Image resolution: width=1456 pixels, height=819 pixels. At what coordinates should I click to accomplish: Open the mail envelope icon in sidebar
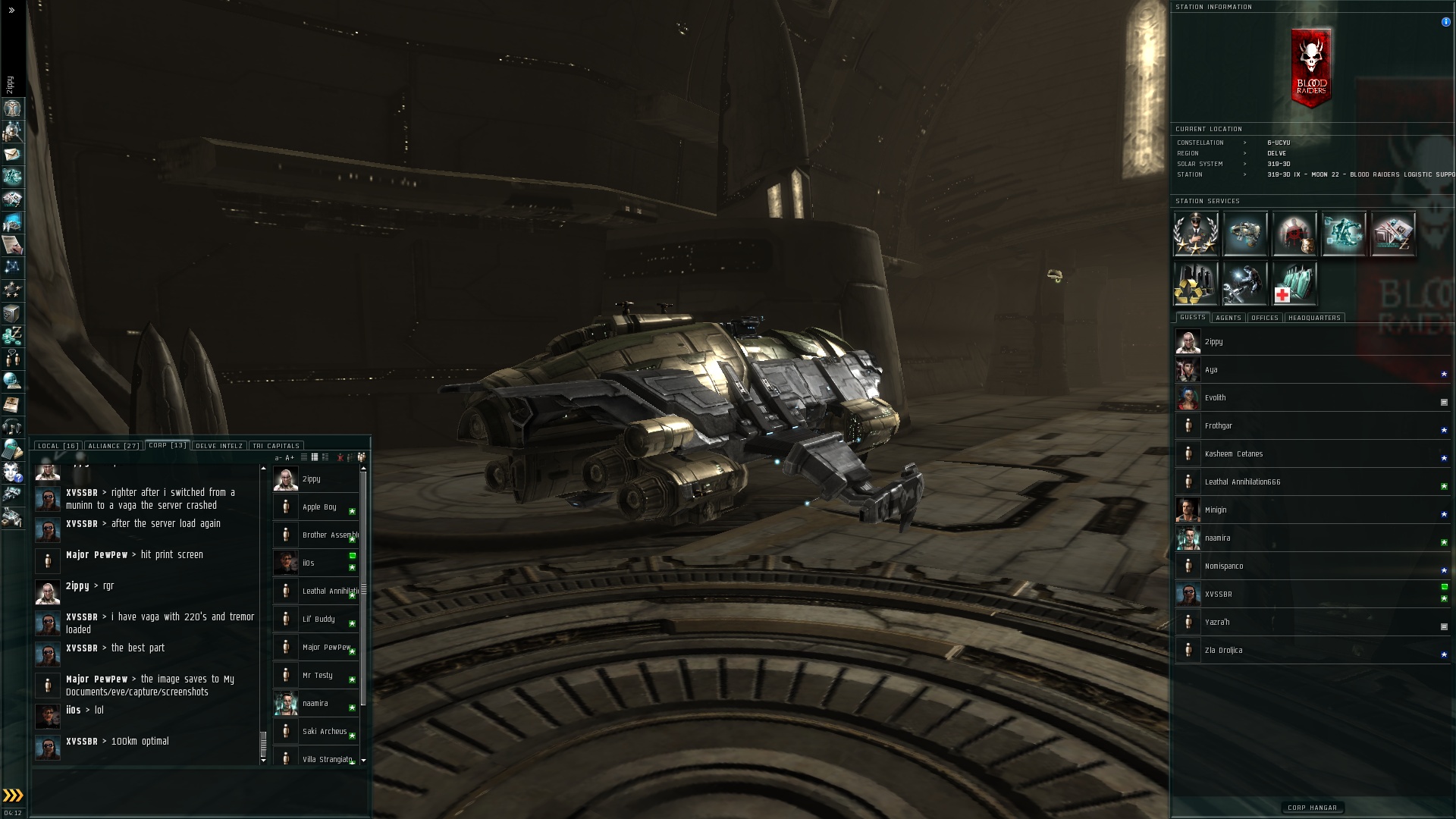click(x=12, y=154)
